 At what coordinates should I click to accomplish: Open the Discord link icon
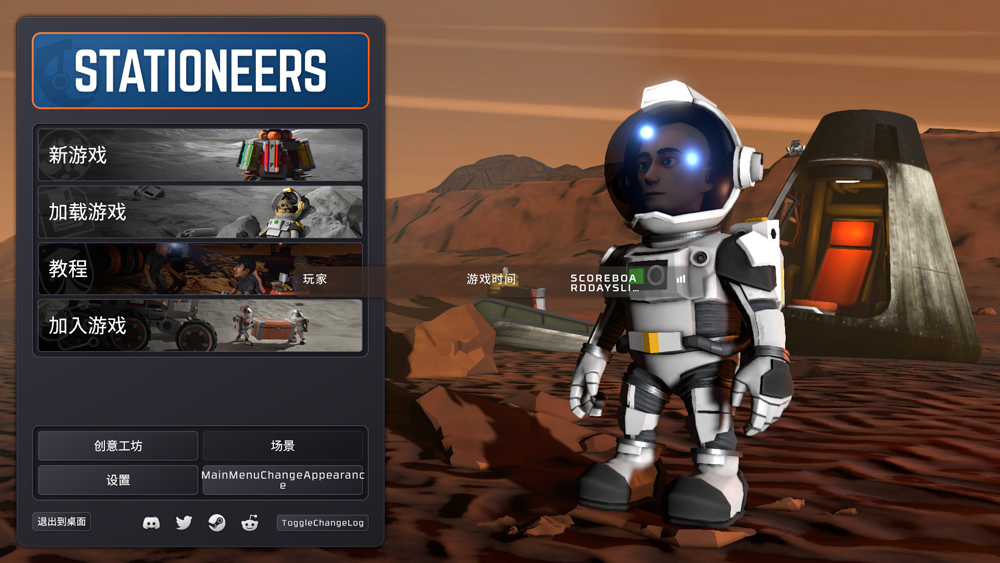pos(151,523)
